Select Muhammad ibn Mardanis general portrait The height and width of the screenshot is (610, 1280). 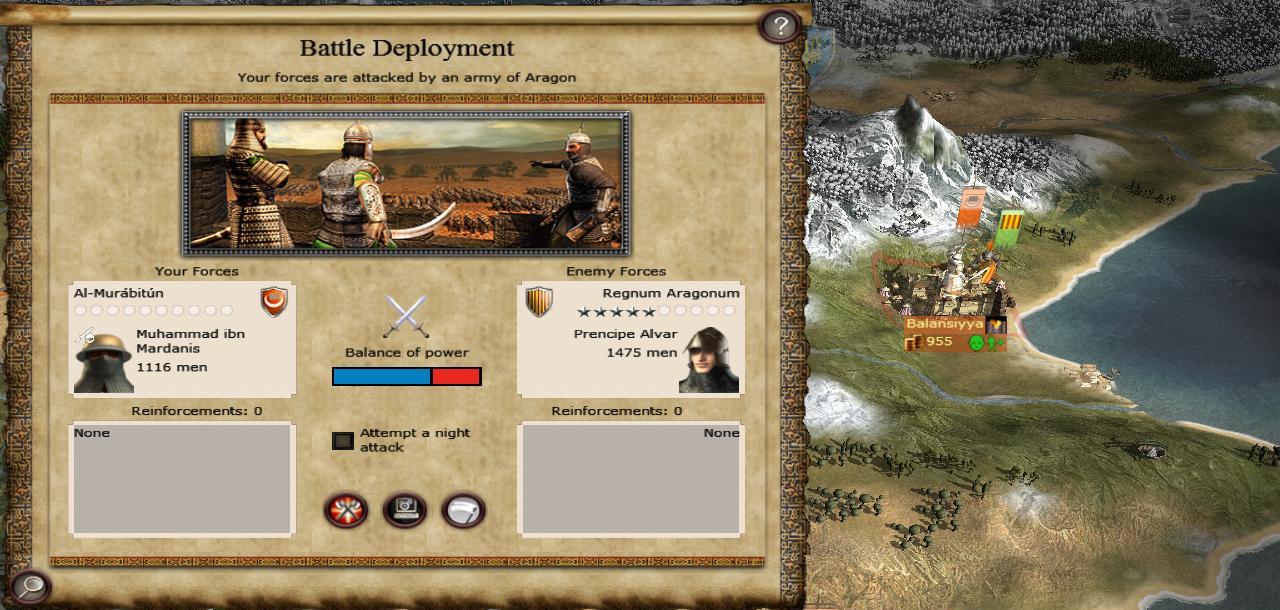103,362
